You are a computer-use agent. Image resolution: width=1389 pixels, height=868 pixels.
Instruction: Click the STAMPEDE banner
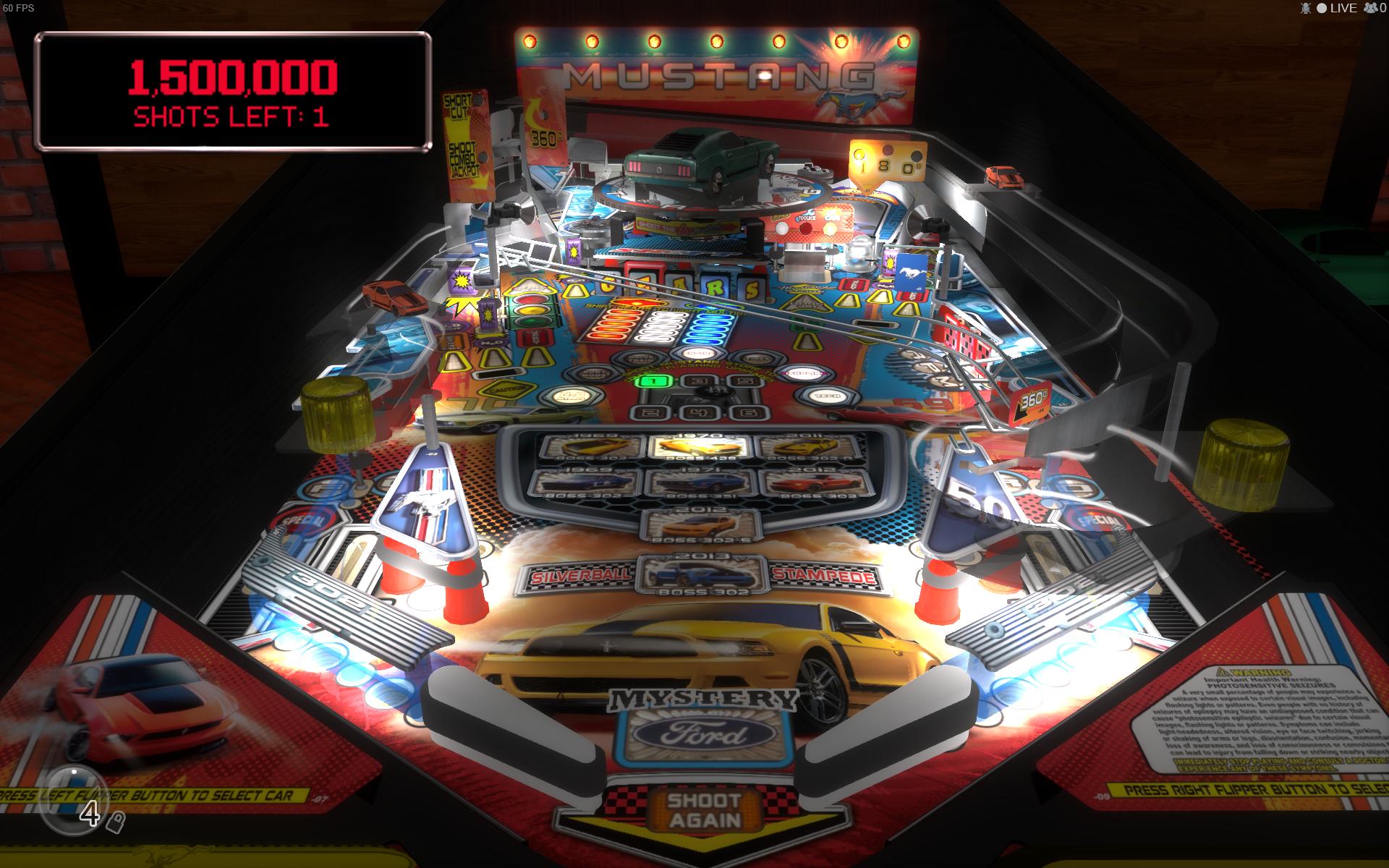click(x=824, y=576)
